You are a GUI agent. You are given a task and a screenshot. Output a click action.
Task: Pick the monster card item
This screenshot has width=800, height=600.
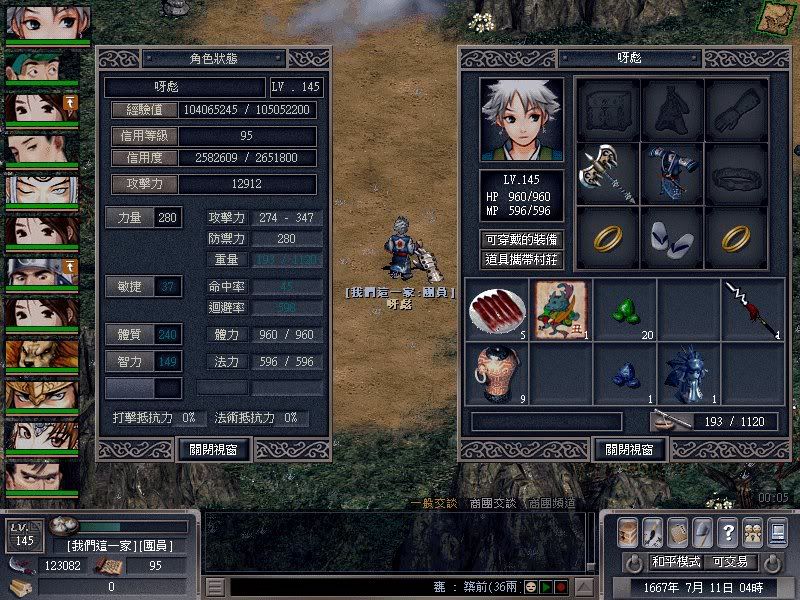[x=560, y=309]
